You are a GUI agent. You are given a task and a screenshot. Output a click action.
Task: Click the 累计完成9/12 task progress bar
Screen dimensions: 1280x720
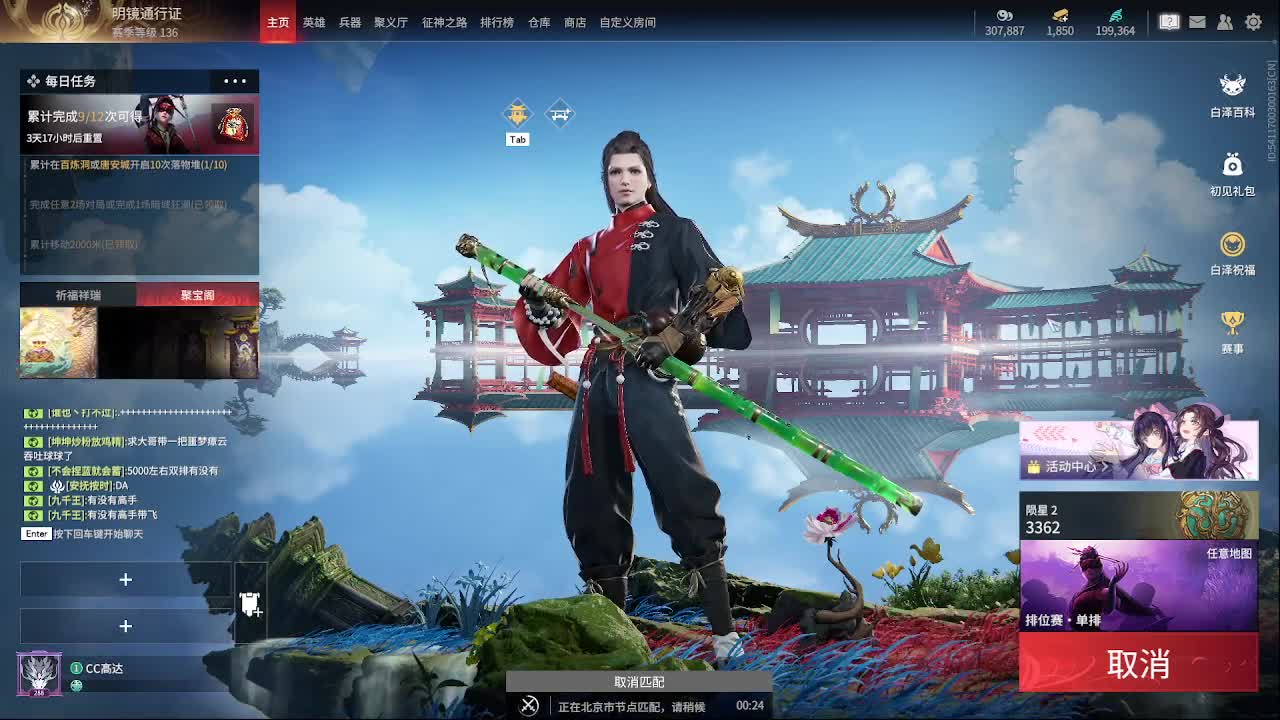click(139, 120)
